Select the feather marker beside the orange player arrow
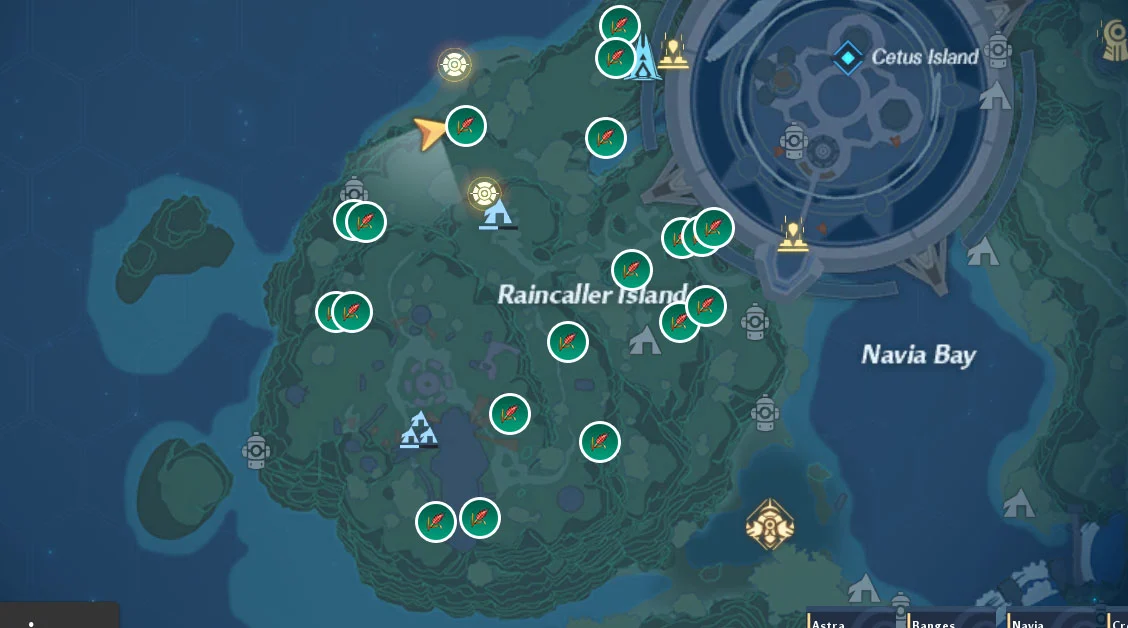This screenshot has width=1128, height=628. 465,126
